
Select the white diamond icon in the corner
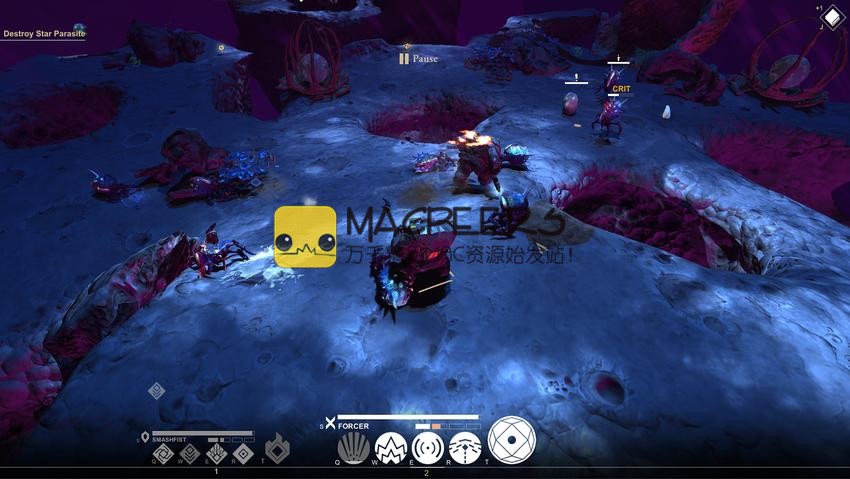(x=832, y=19)
